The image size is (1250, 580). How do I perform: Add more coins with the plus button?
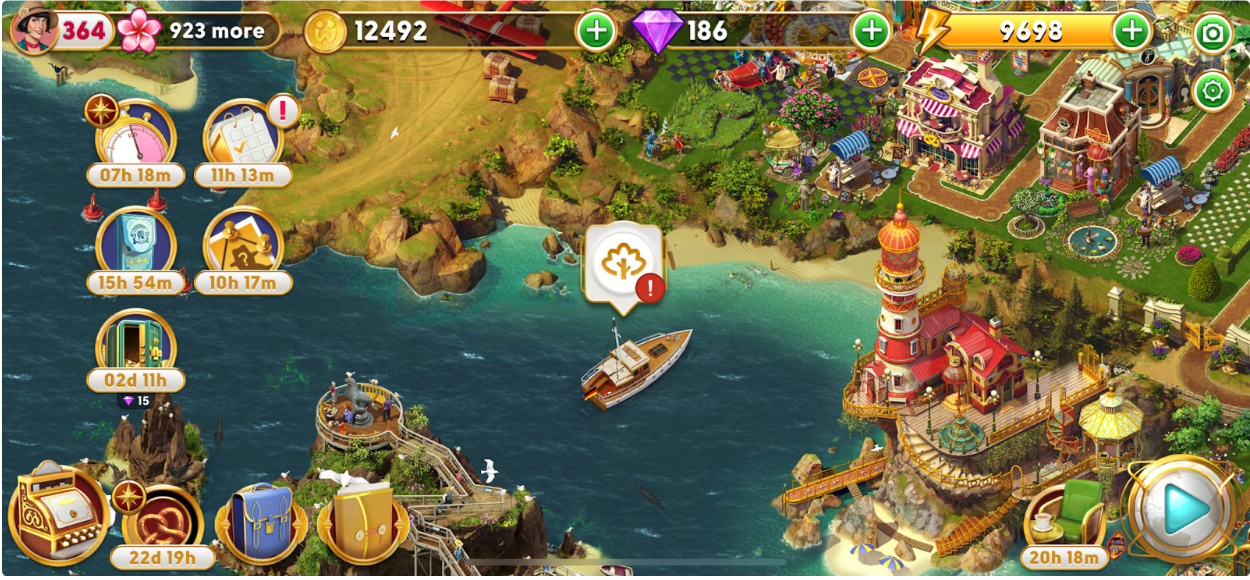point(596,31)
